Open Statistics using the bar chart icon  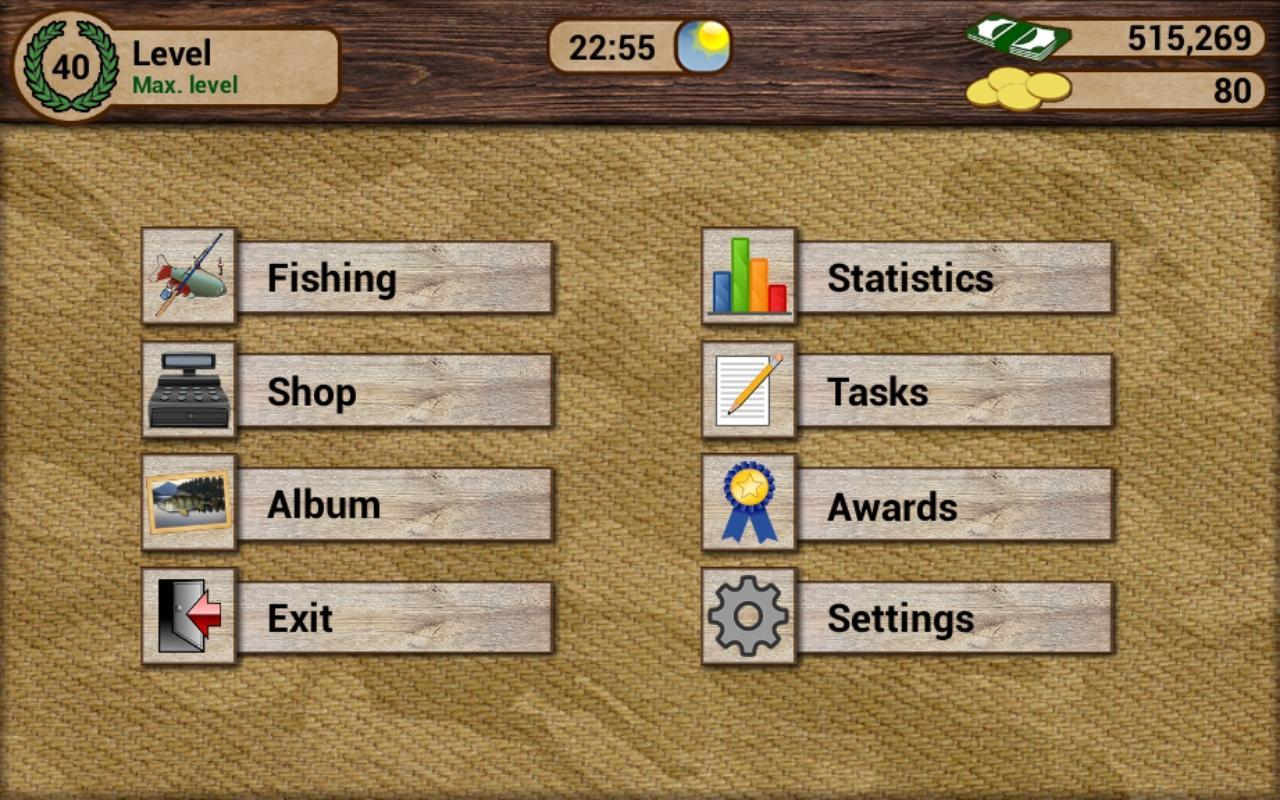click(748, 276)
